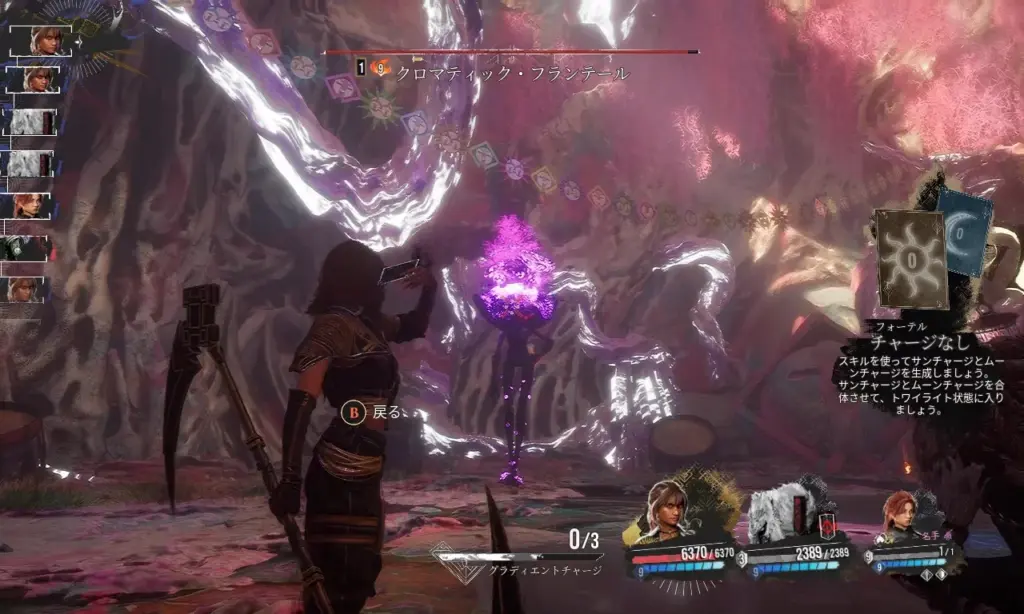Select Monoco's white-furred party portrait
1024x614 pixels.
point(778,516)
